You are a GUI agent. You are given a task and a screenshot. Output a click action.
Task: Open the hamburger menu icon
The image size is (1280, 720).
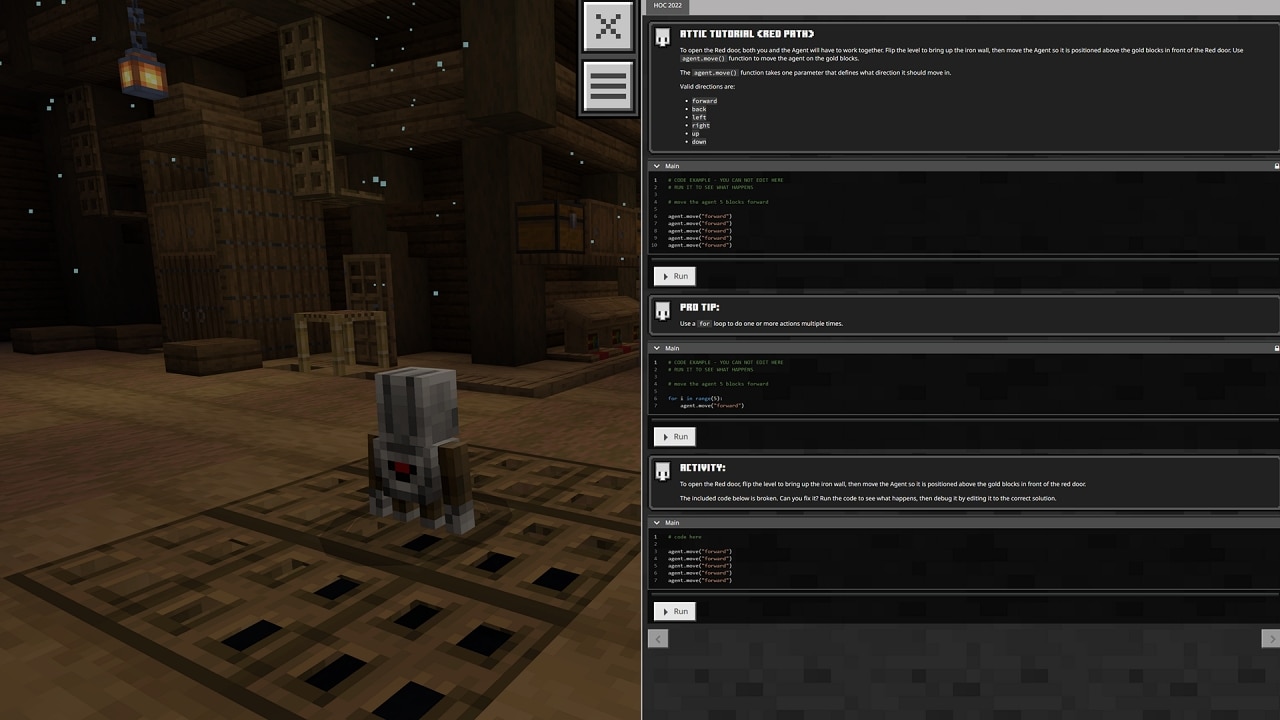(608, 86)
